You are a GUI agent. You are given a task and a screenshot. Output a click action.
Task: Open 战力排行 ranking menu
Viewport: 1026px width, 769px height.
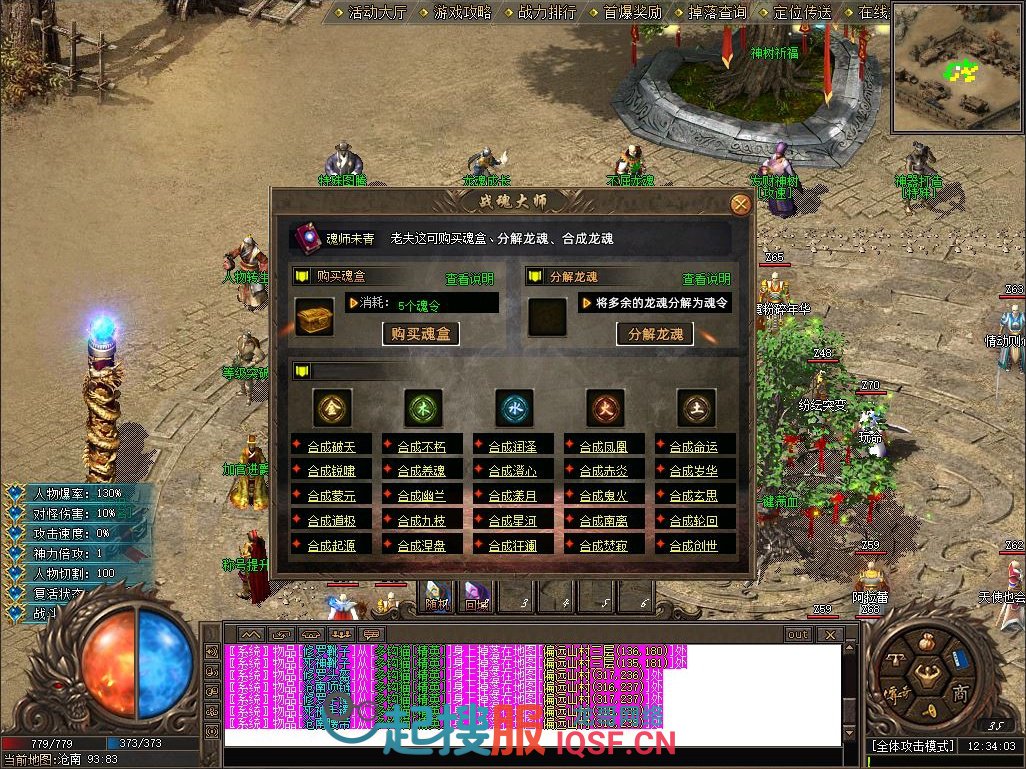(x=547, y=13)
